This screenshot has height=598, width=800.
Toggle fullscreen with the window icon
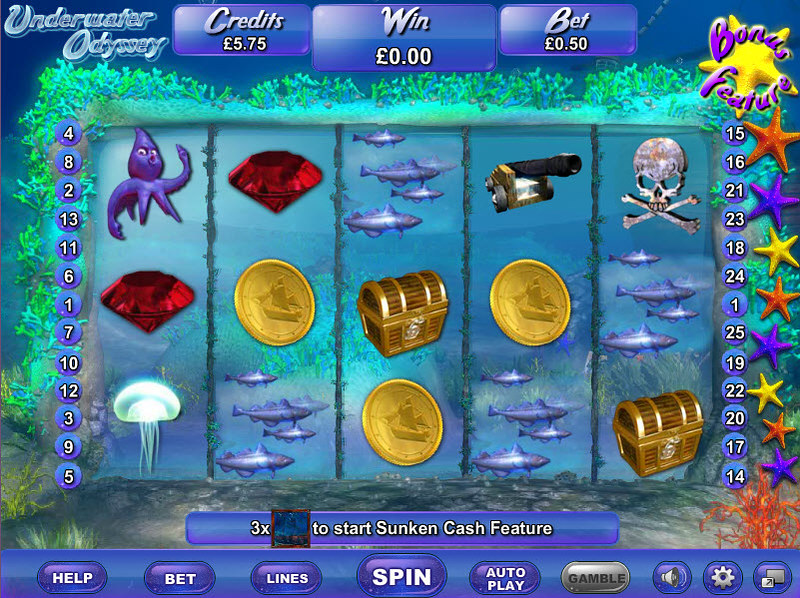(770, 577)
